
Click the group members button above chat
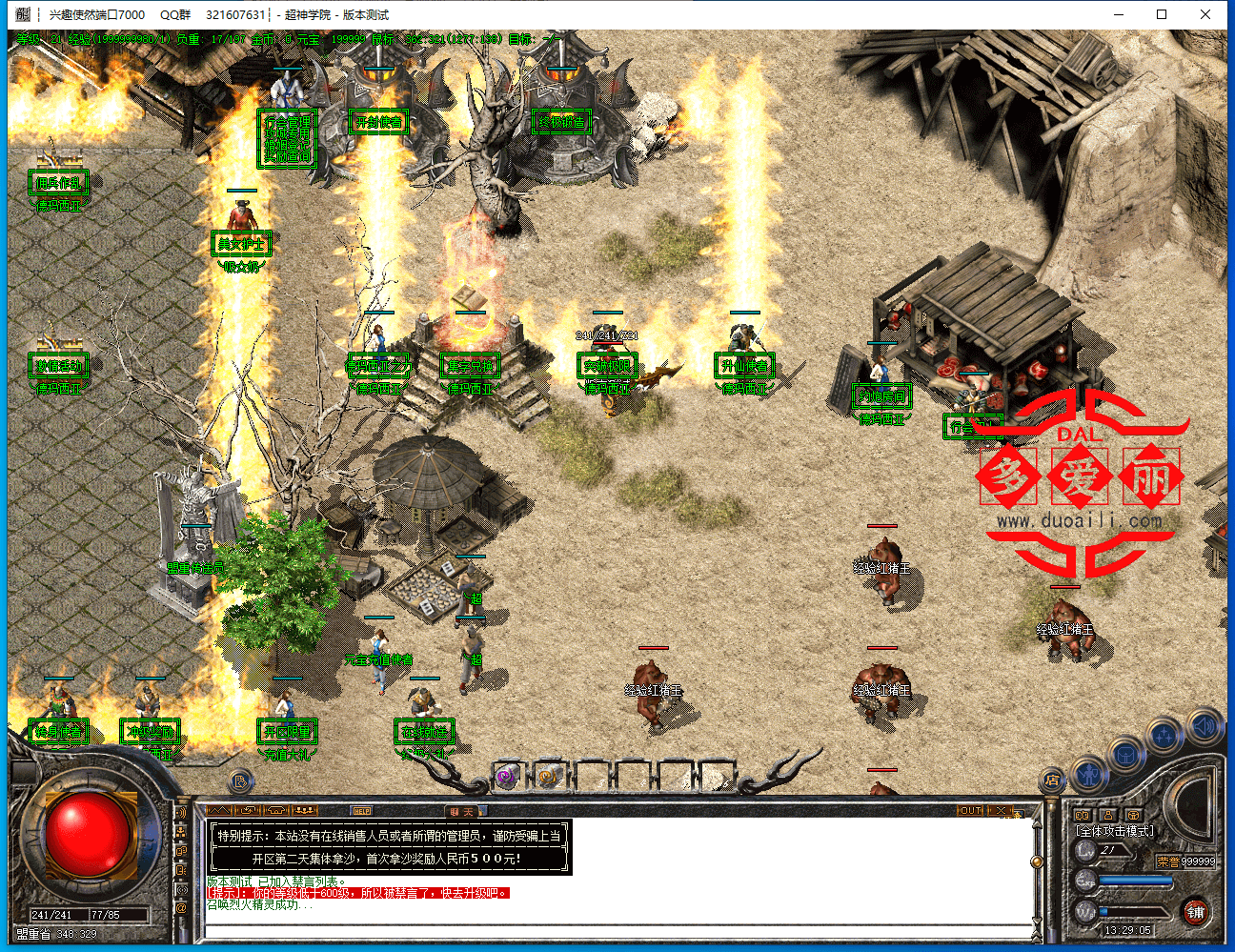[305, 811]
